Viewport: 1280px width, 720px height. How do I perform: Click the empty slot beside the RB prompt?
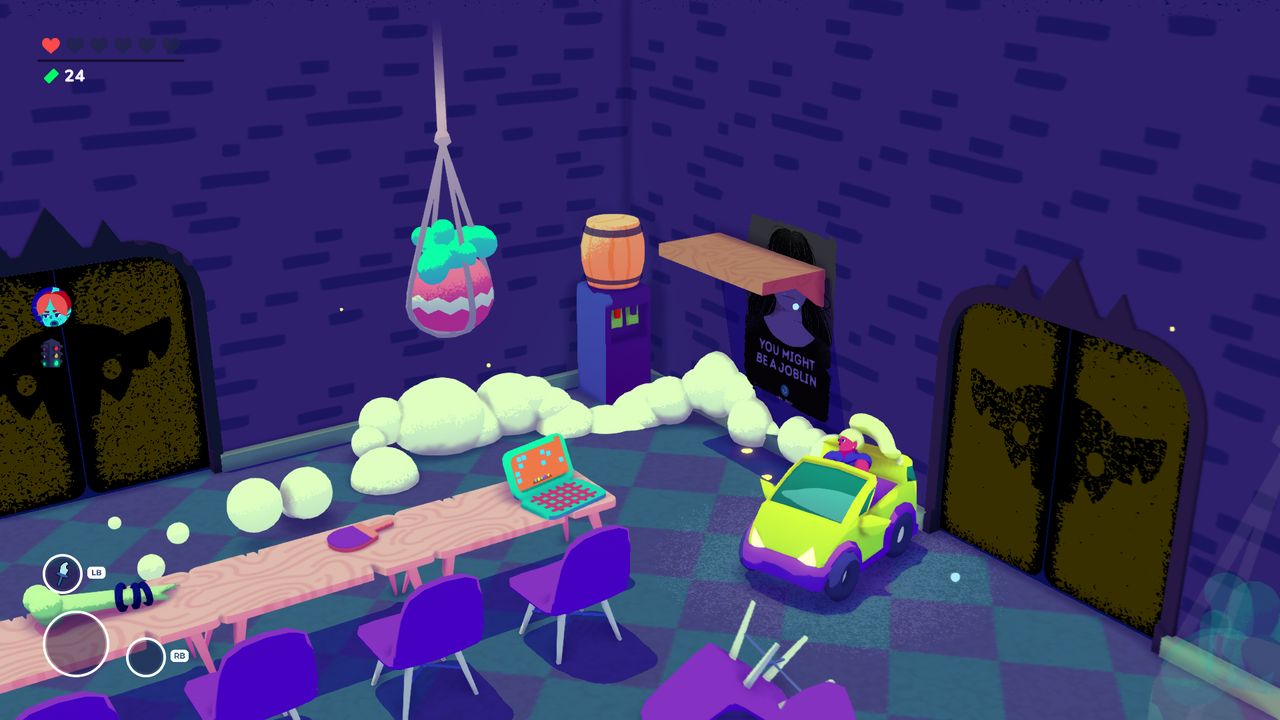[x=144, y=658]
